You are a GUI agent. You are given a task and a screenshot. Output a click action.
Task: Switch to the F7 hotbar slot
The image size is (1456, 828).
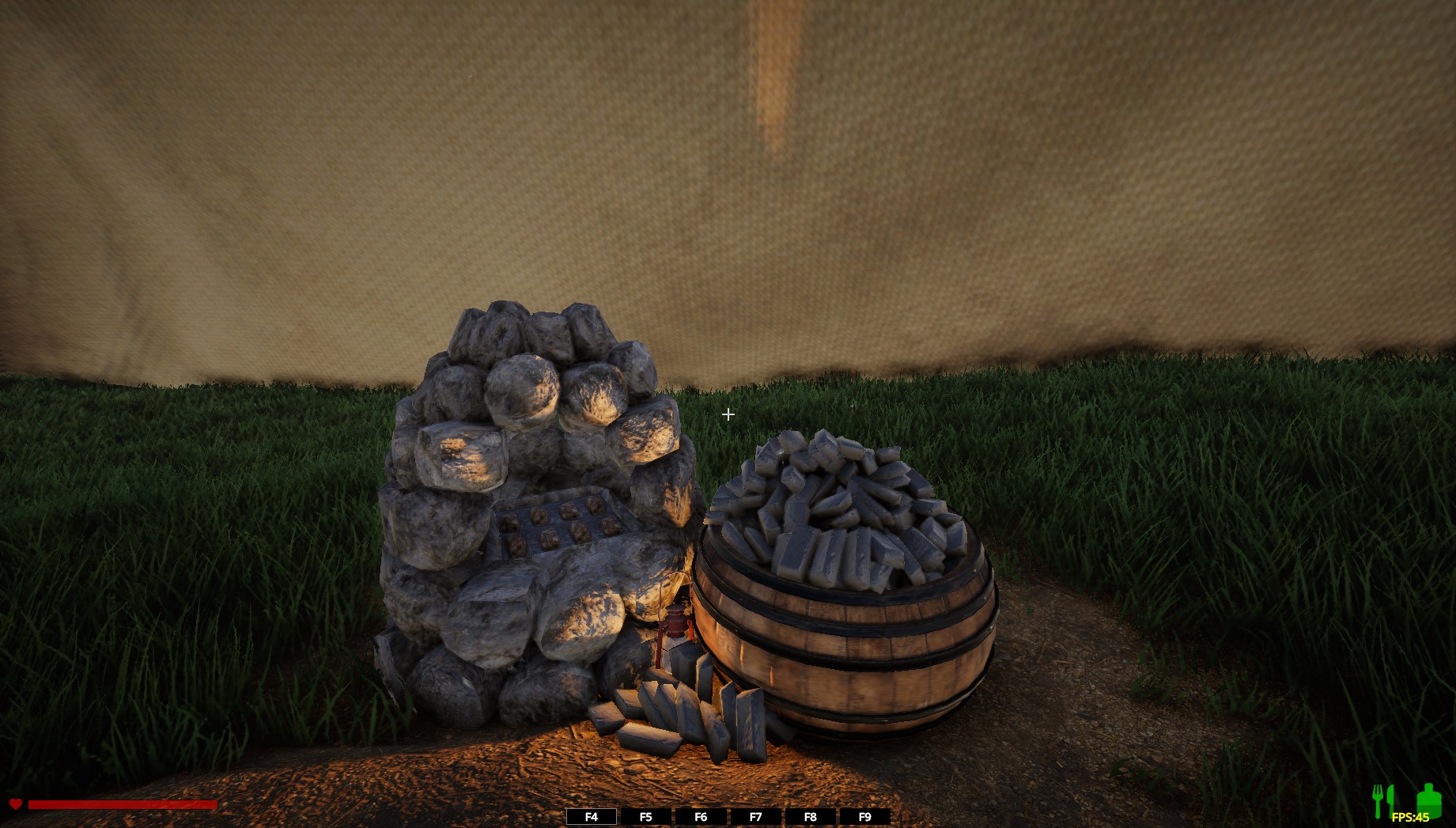(755, 817)
